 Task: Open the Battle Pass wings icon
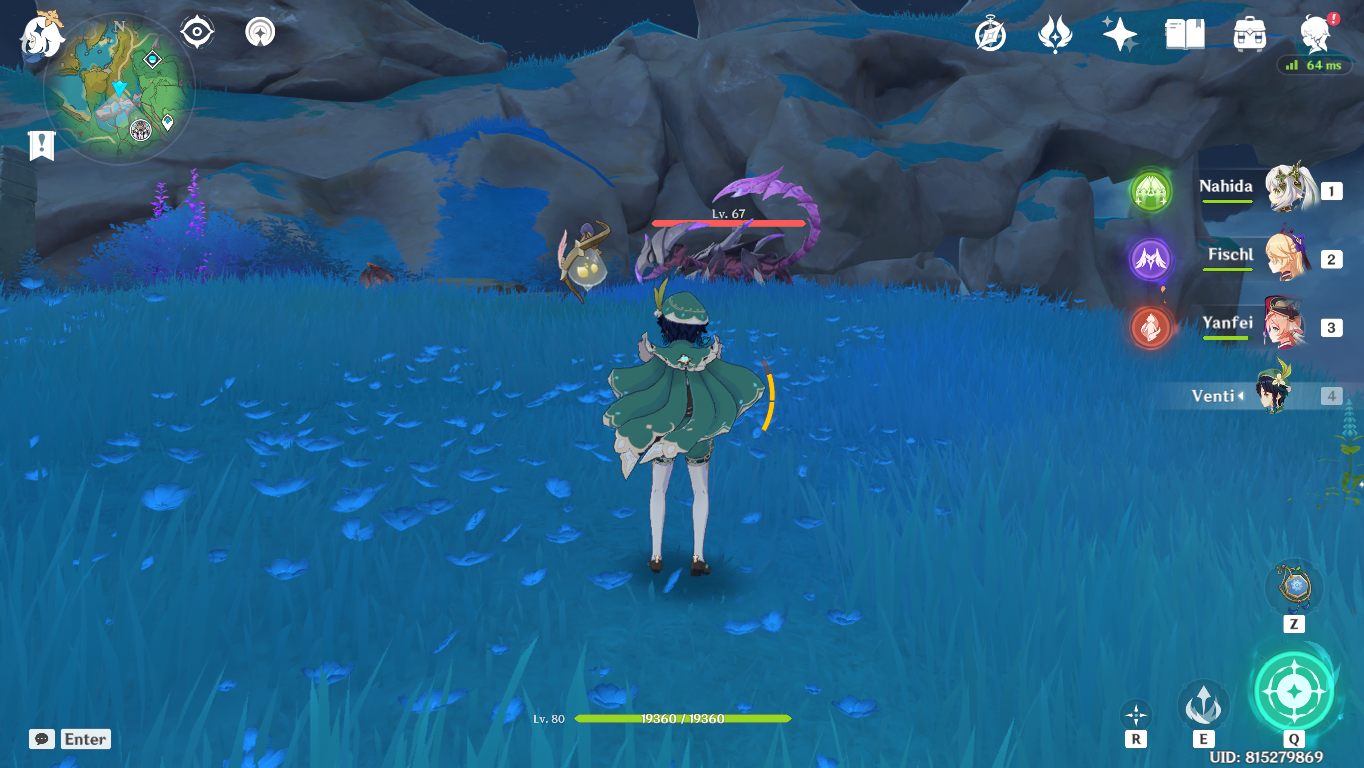click(x=1053, y=32)
